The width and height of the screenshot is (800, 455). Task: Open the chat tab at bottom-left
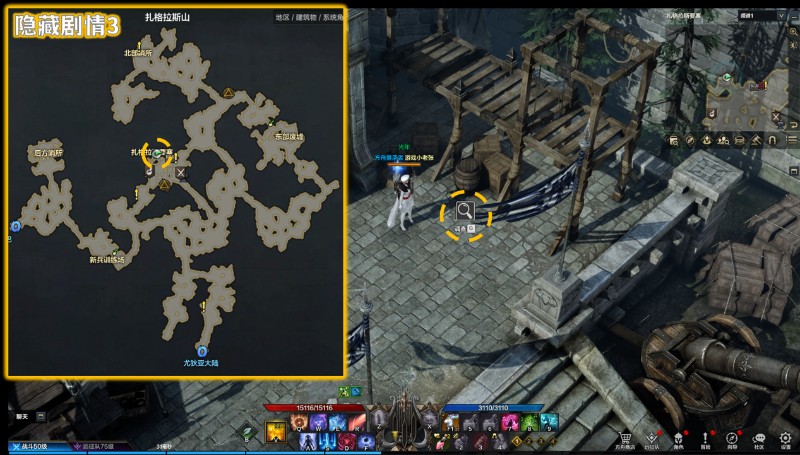[24, 416]
